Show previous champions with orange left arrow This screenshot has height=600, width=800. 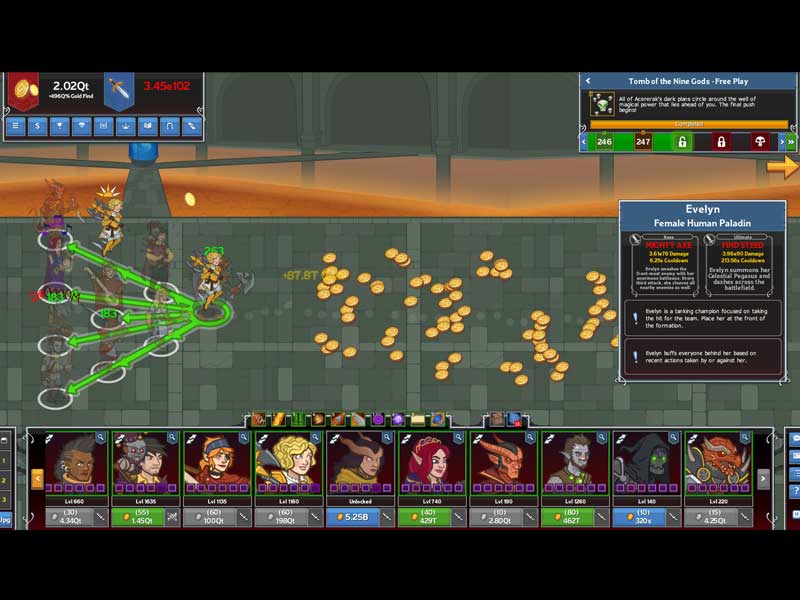[38, 480]
